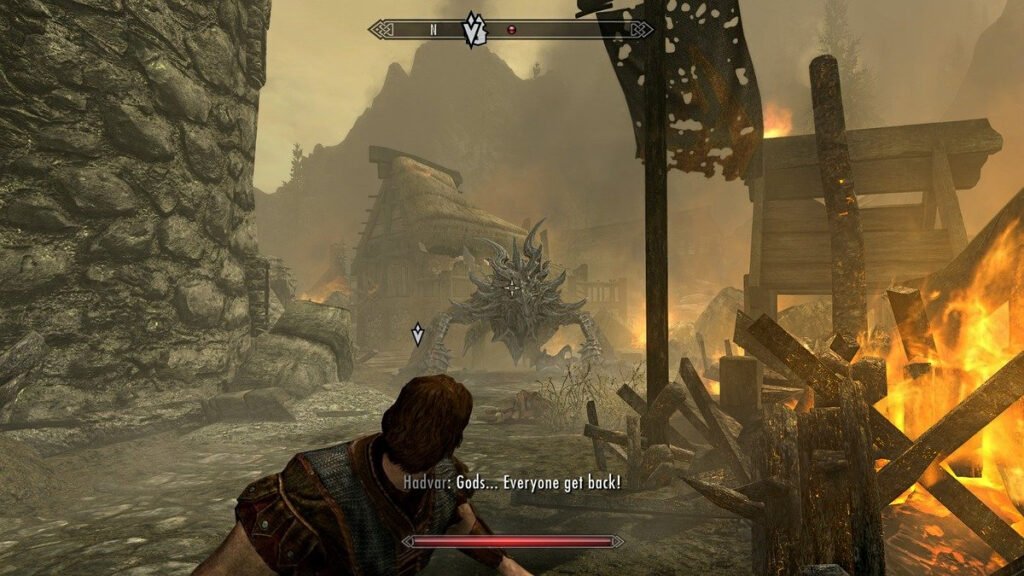Click the North indicator on the compass bar
The width and height of the screenshot is (1024, 576).
433,29
